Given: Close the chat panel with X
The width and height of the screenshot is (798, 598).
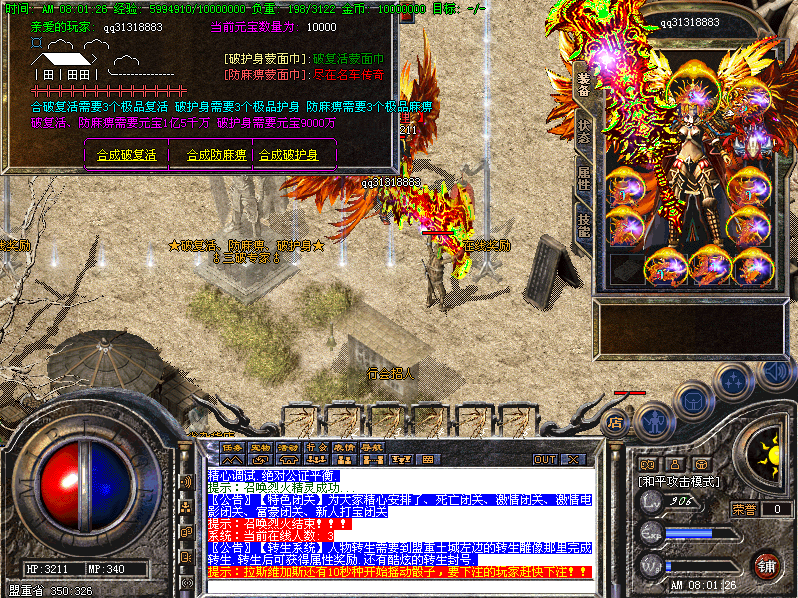Looking at the screenshot, I should pyautogui.click(x=574, y=460).
